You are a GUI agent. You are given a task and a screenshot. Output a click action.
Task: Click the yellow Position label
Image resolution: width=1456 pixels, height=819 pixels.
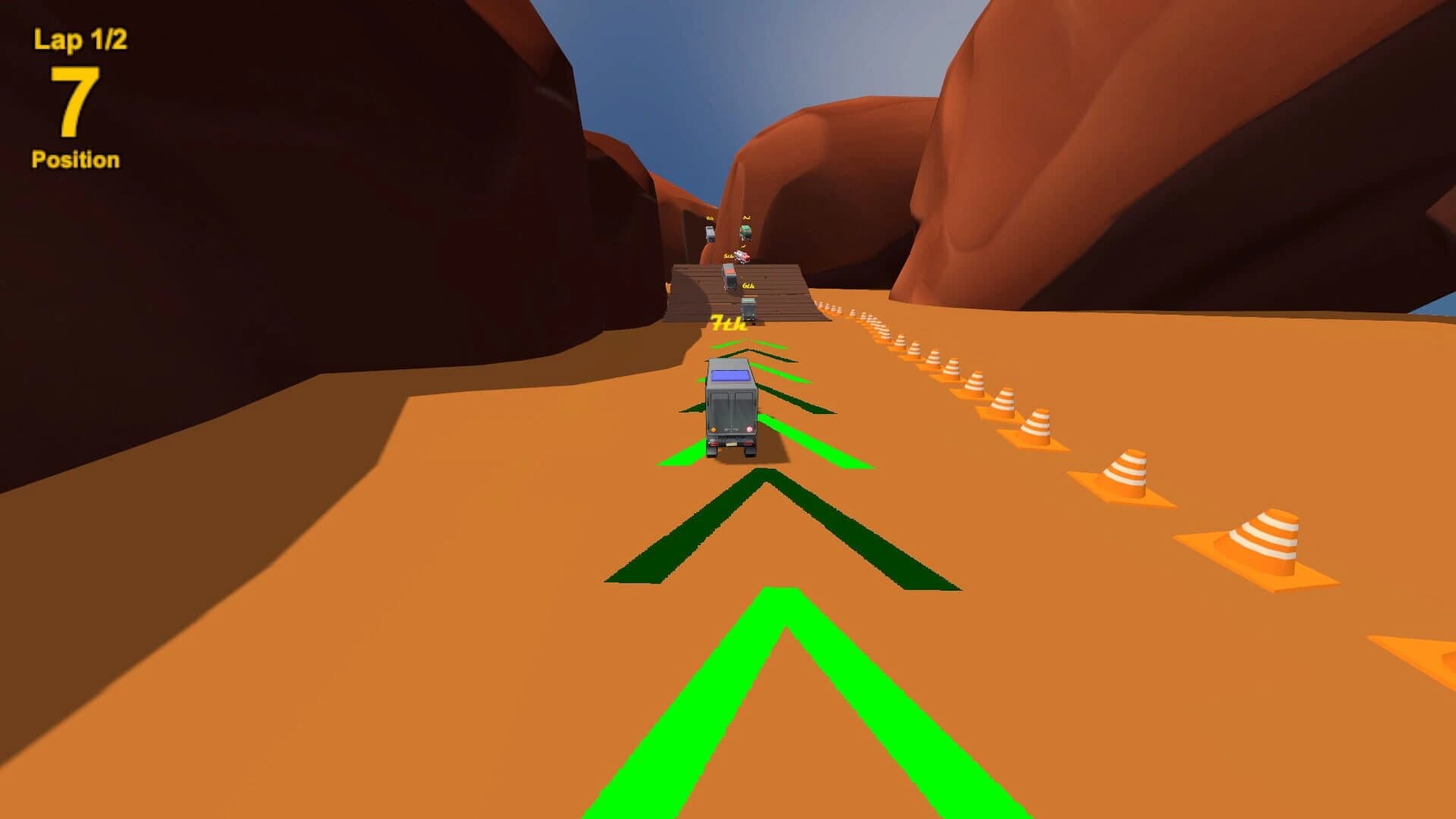click(74, 159)
